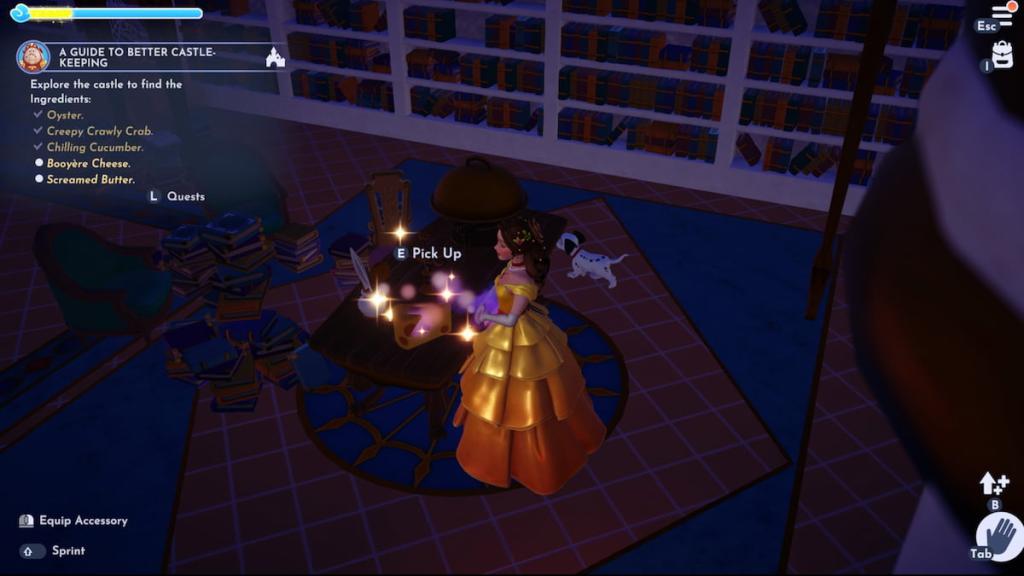Click the arrow-plus icon above the hand

click(x=994, y=484)
